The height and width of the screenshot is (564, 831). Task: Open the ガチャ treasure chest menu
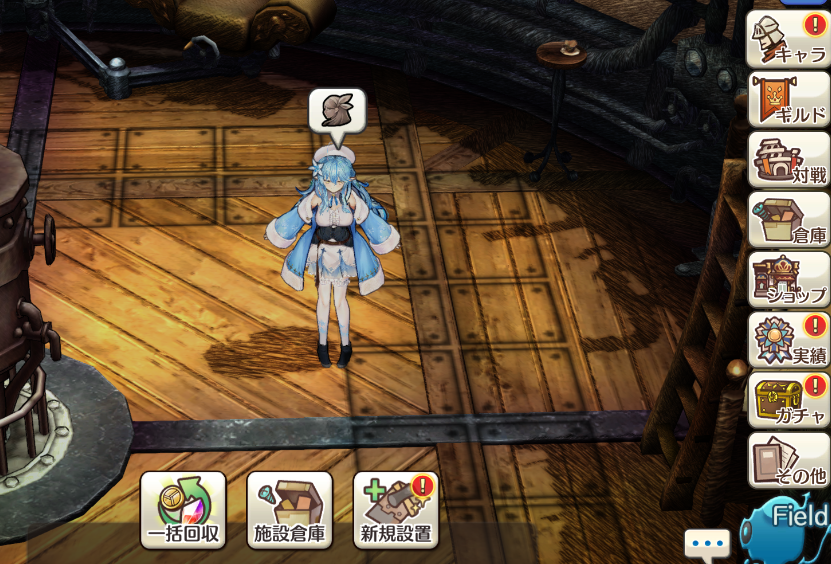click(788, 400)
